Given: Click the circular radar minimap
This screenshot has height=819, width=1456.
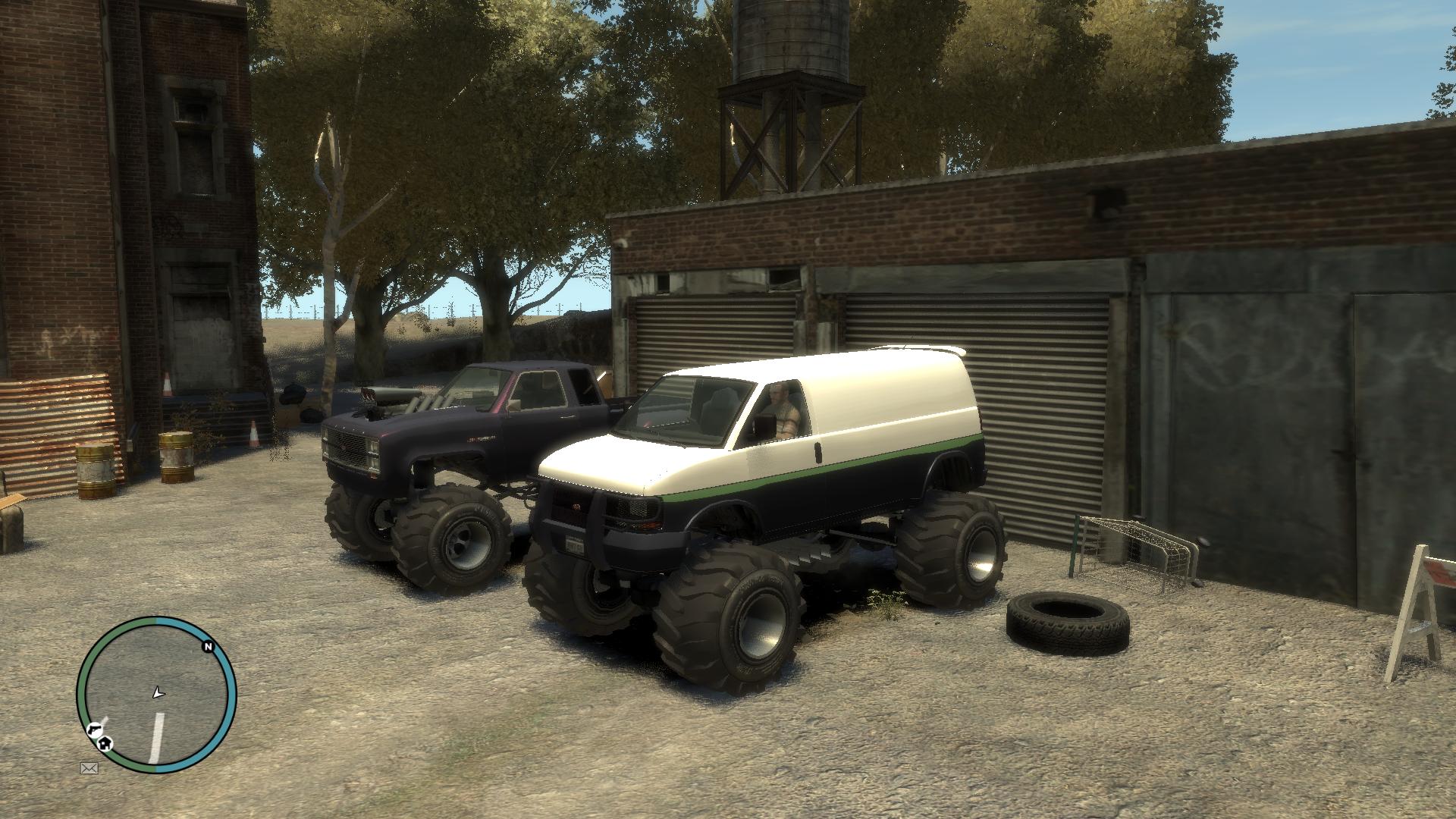Looking at the screenshot, I should click(157, 695).
